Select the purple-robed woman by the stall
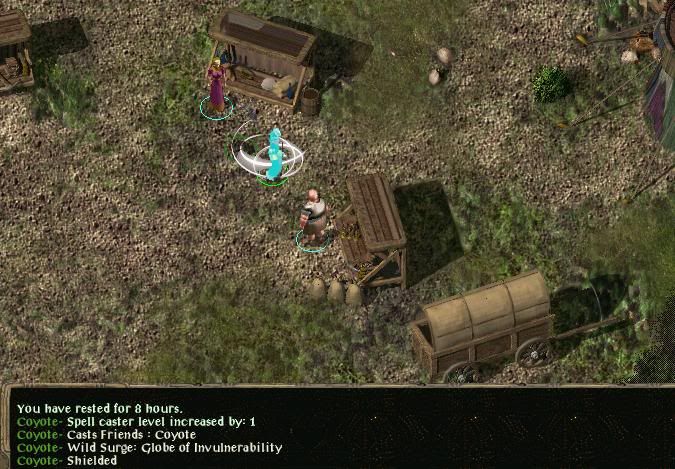 pyautogui.click(x=216, y=85)
